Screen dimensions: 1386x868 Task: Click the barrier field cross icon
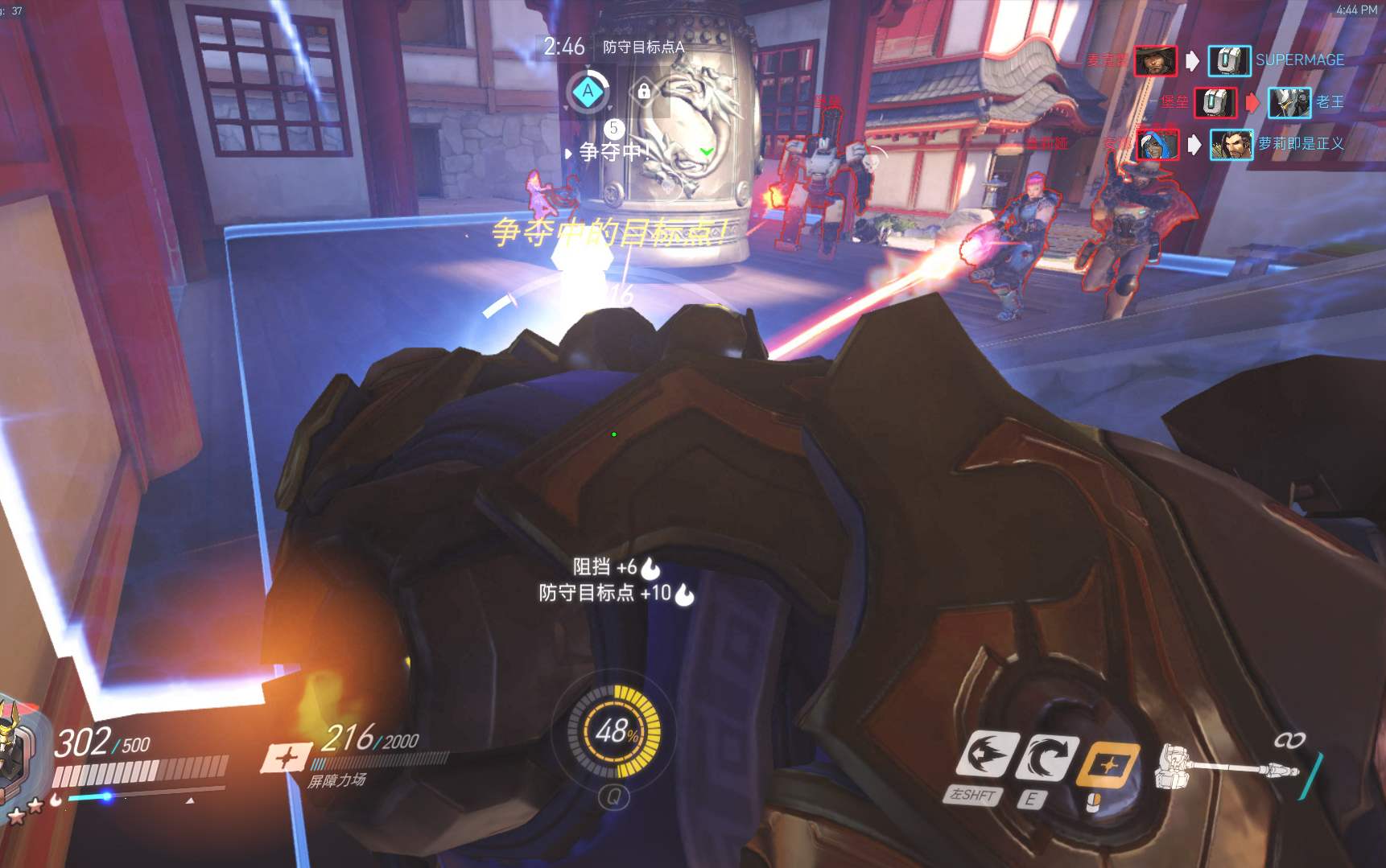coord(287,757)
